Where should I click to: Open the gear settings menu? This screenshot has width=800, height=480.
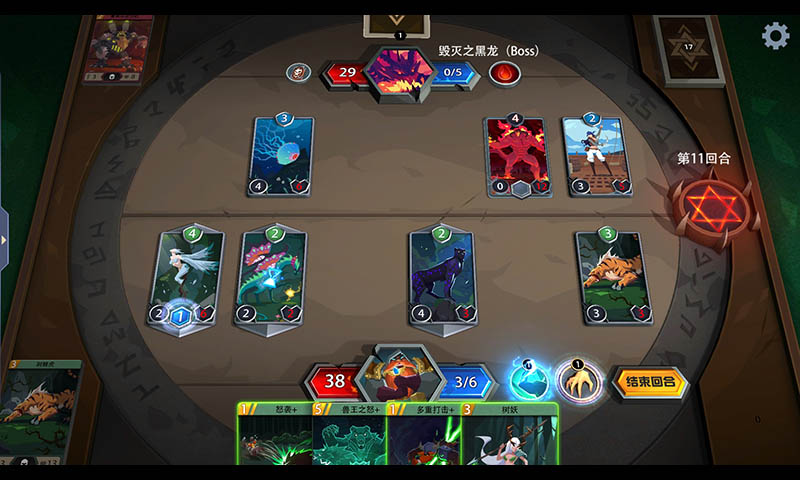tap(775, 36)
